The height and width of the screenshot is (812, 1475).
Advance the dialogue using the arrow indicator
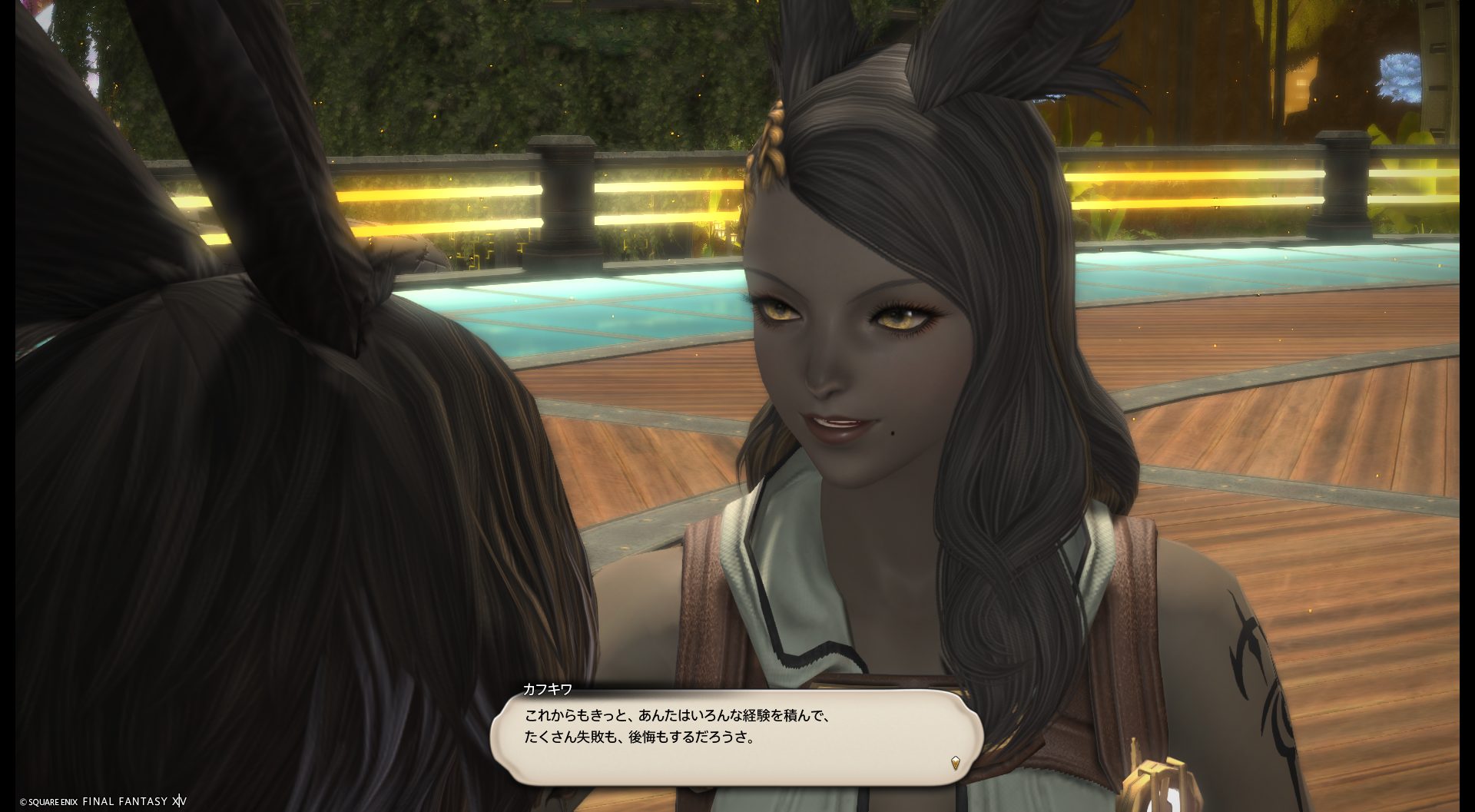(x=955, y=763)
